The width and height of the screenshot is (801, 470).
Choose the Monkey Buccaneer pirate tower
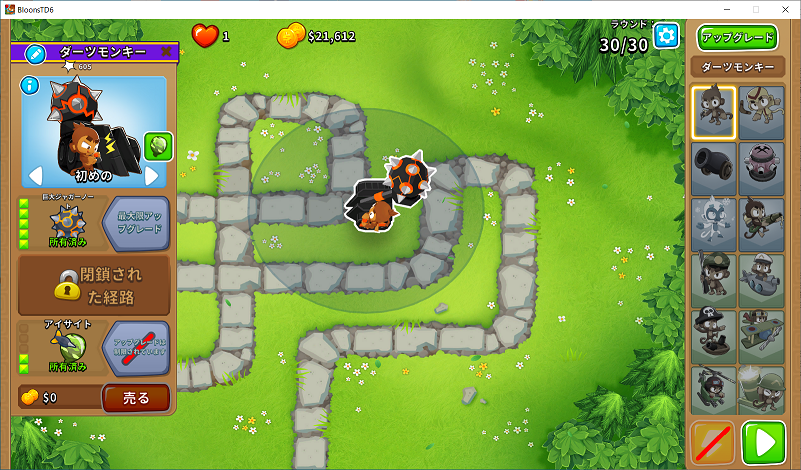pyautogui.click(x=714, y=335)
